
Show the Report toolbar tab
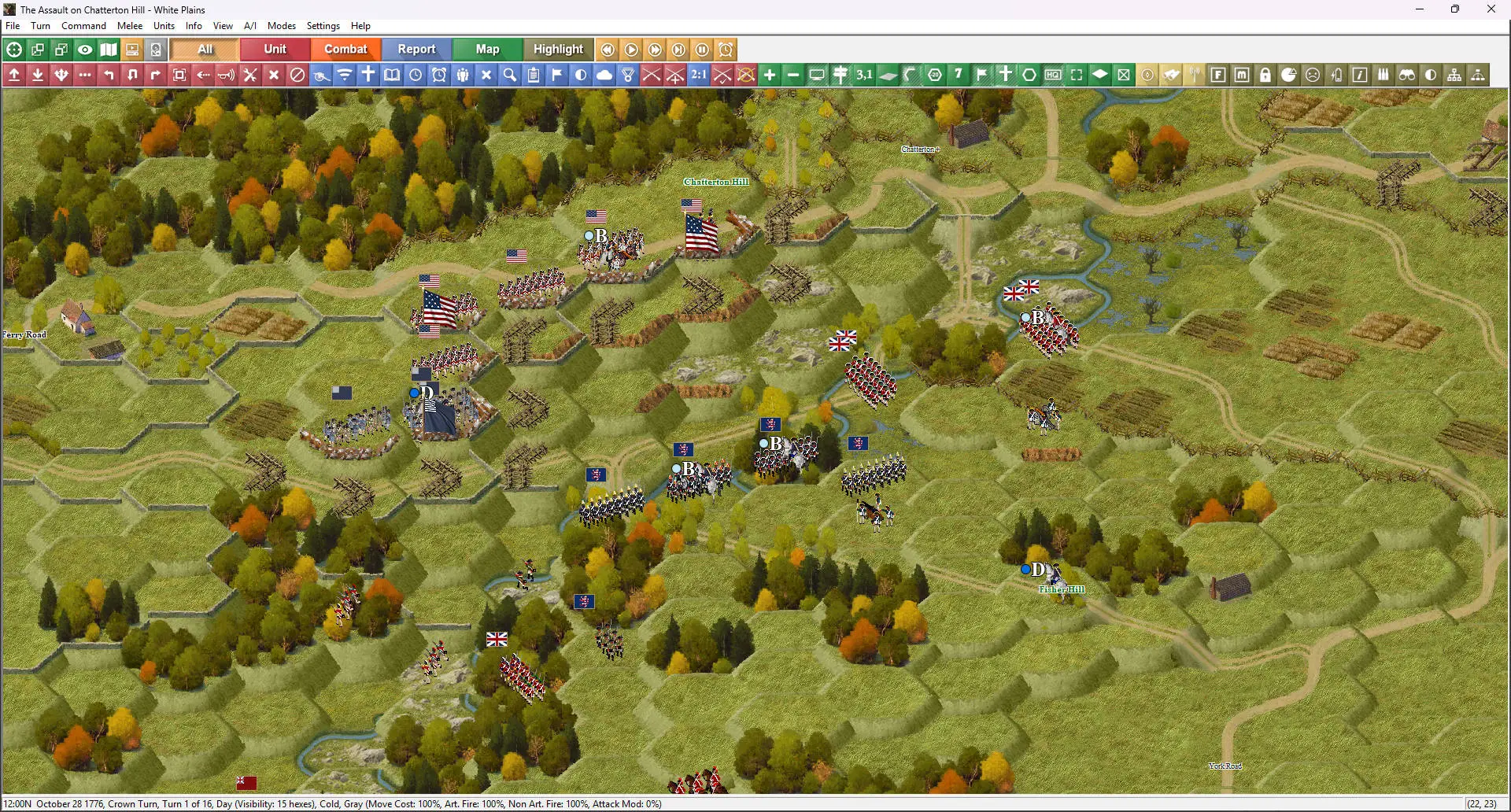pos(416,49)
